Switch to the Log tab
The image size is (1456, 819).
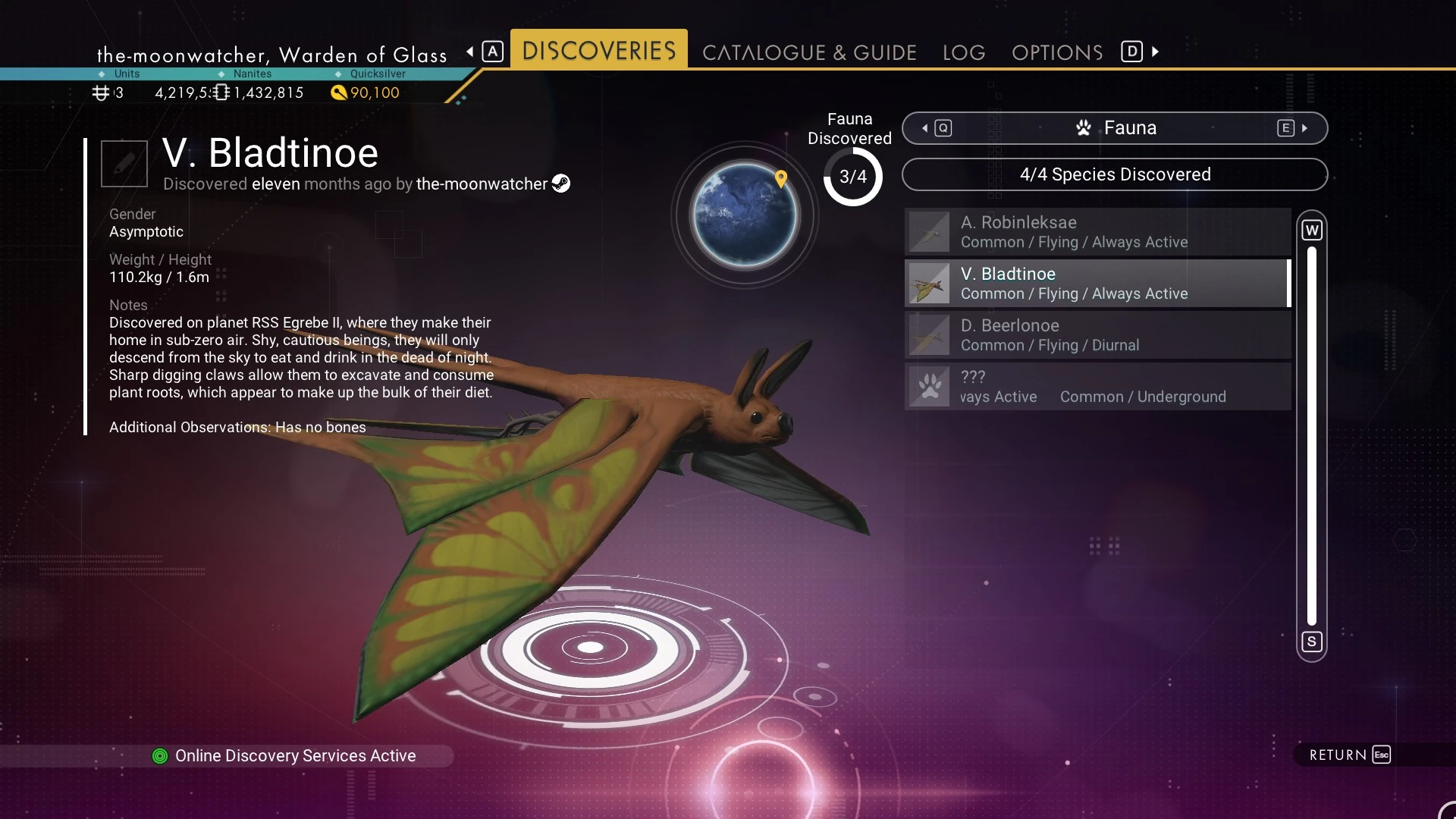point(964,52)
